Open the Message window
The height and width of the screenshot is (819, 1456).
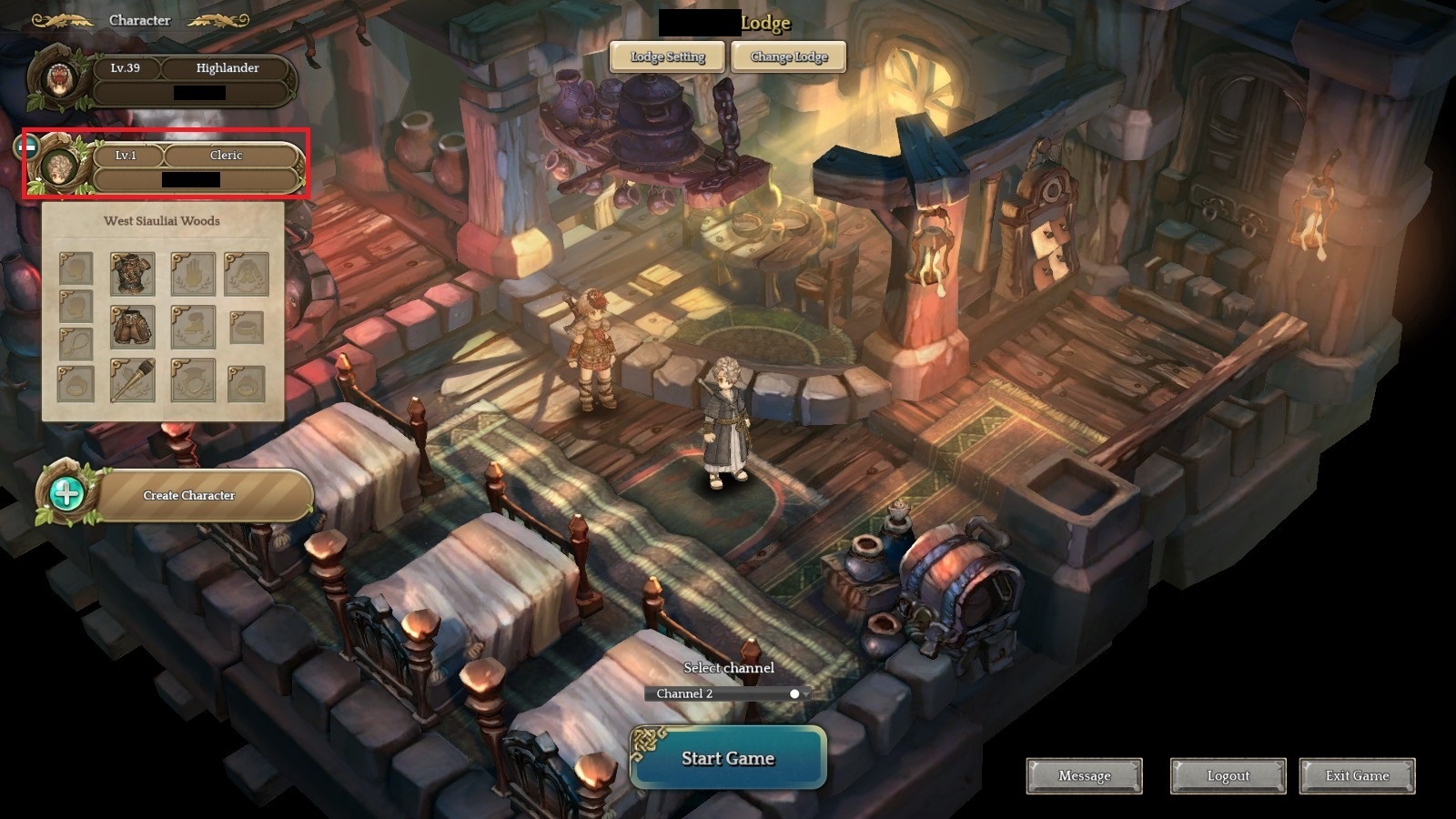coord(1084,776)
